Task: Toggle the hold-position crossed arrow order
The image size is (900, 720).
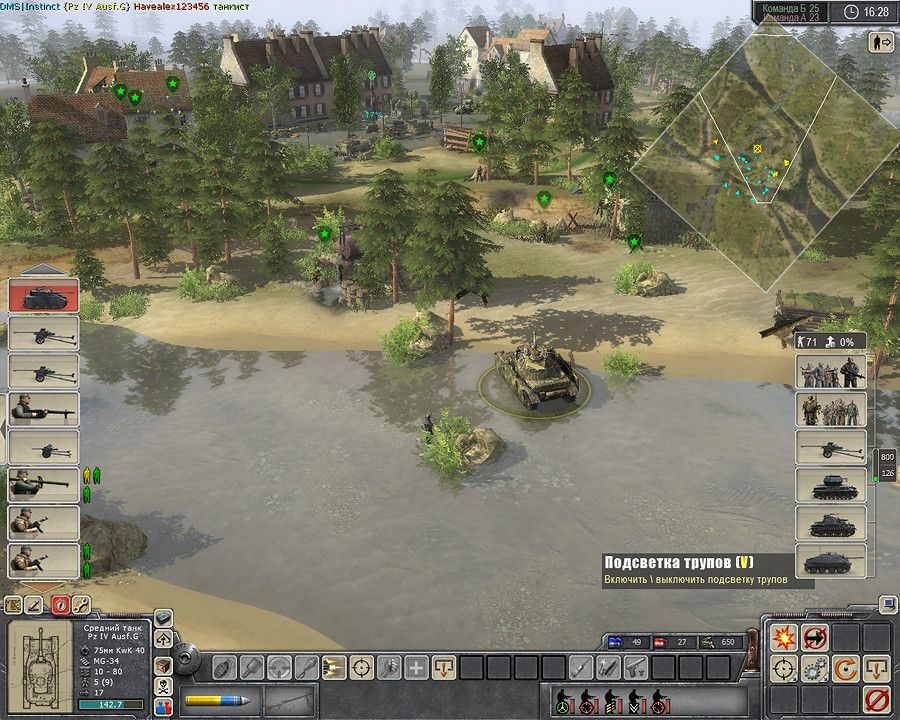Action: click(815, 637)
